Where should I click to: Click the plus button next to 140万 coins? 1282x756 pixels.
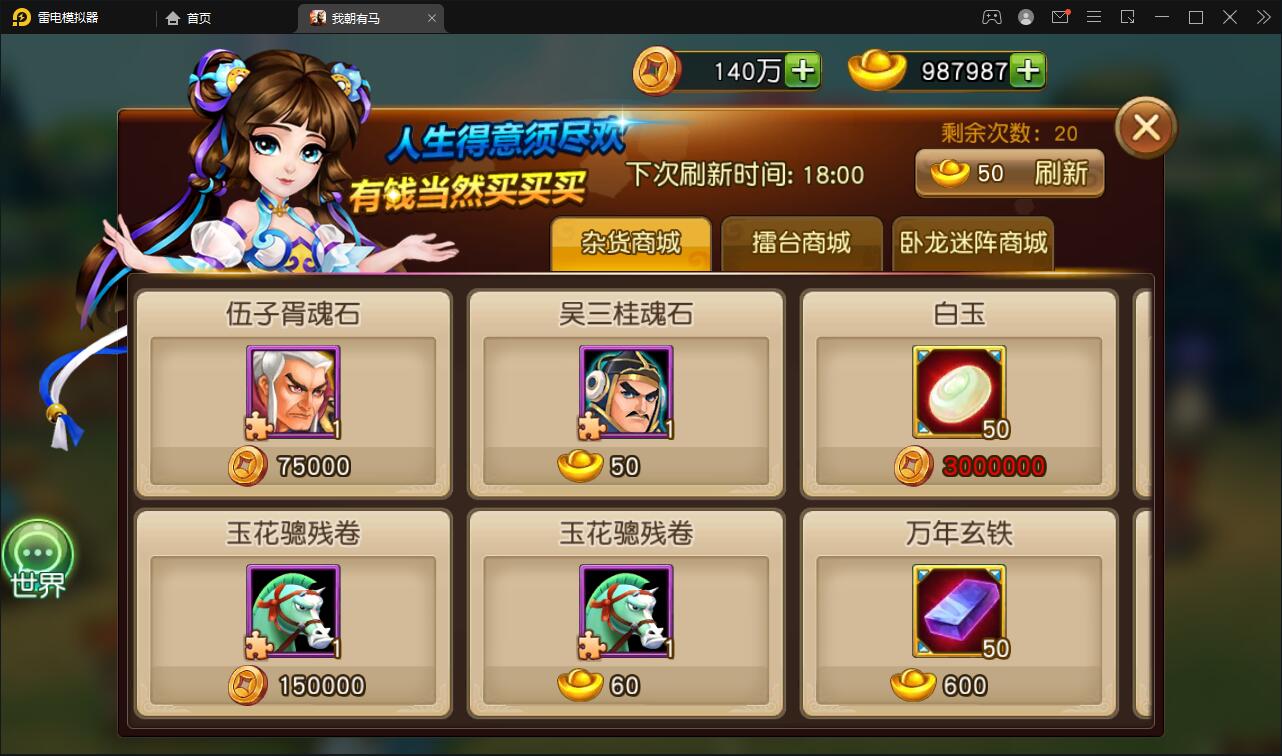(803, 70)
